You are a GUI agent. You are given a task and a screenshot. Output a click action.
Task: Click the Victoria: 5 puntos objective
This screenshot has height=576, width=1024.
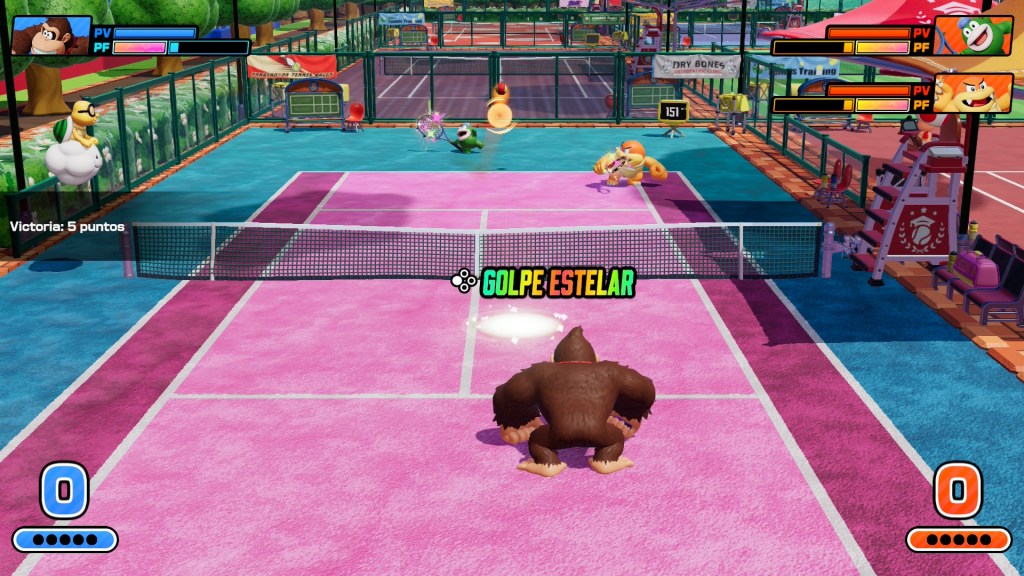point(68,227)
